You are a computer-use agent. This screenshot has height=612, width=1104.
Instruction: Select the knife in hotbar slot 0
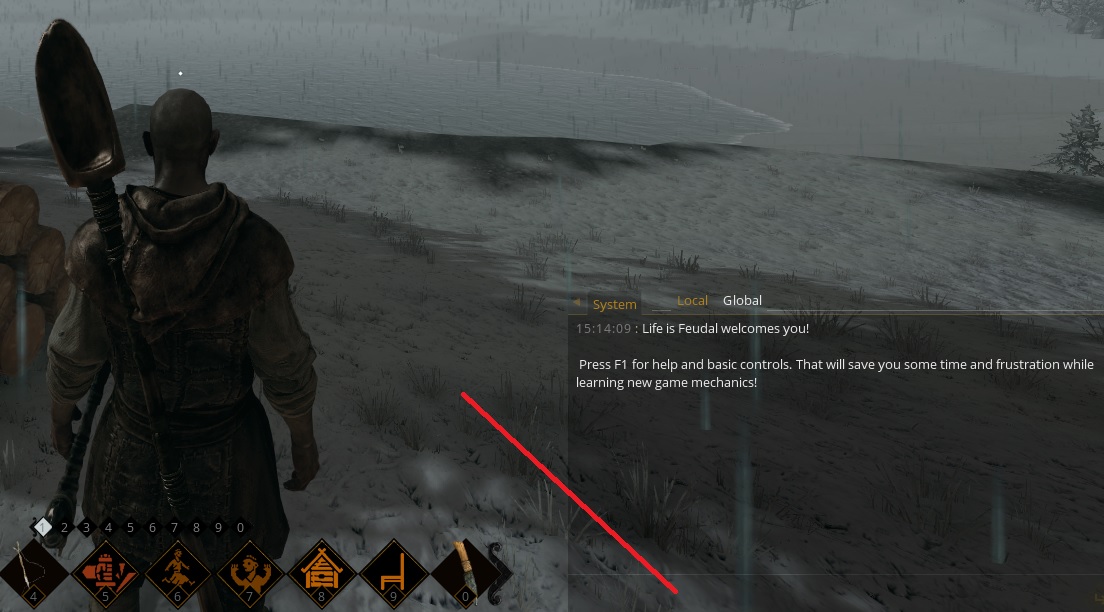click(x=464, y=574)
